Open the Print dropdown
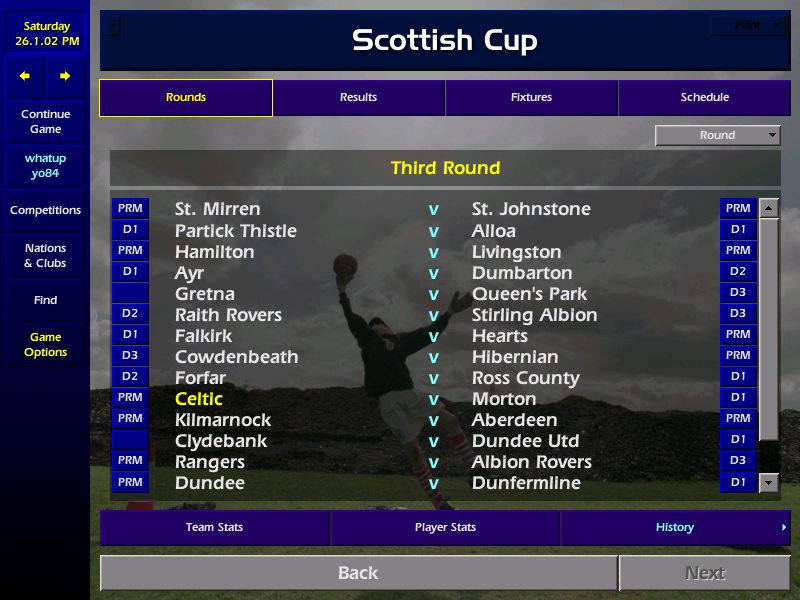The height and width of the screenshot is (600, 800). pyautogui.click(x=750, y=26)
